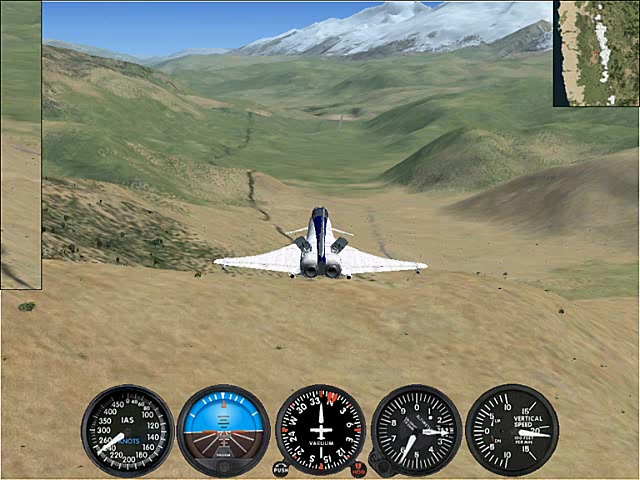Select the side view window panel
640x480 pixels.
[x=20, y=145]
